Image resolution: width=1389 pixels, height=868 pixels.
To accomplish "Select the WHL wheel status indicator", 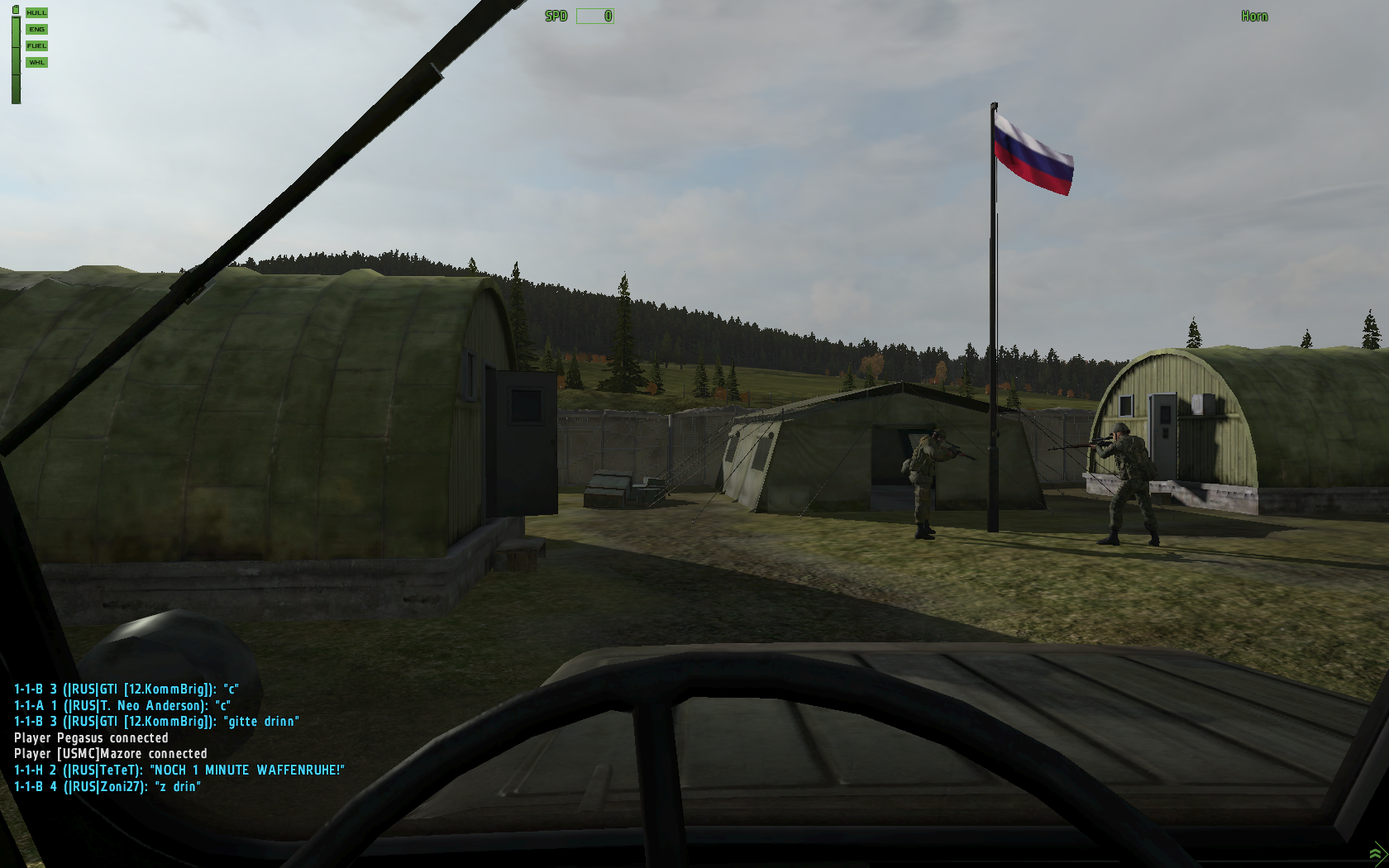I will [36, 63].
